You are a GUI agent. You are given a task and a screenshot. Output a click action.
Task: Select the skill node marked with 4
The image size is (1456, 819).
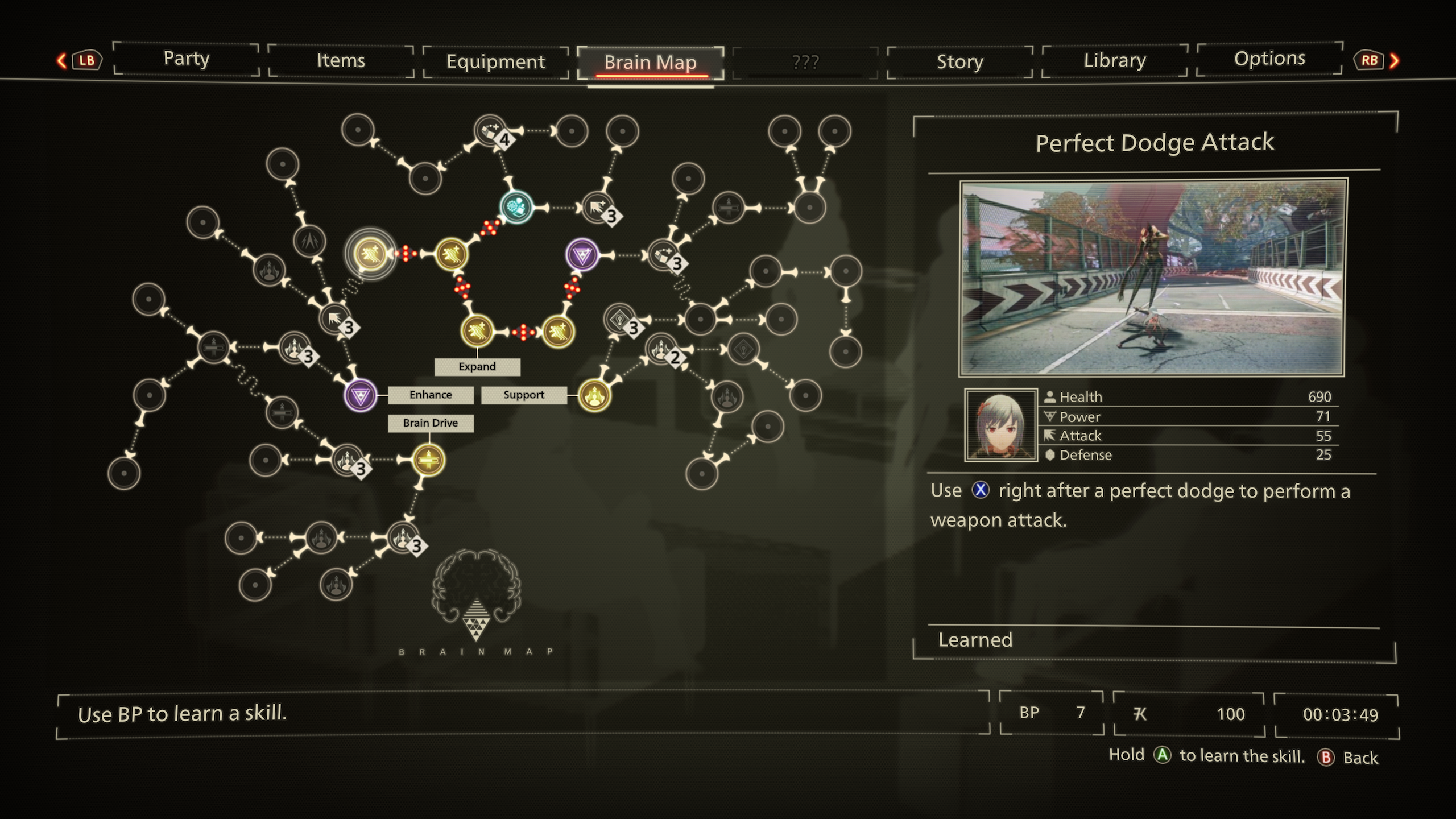click(491, 131)
